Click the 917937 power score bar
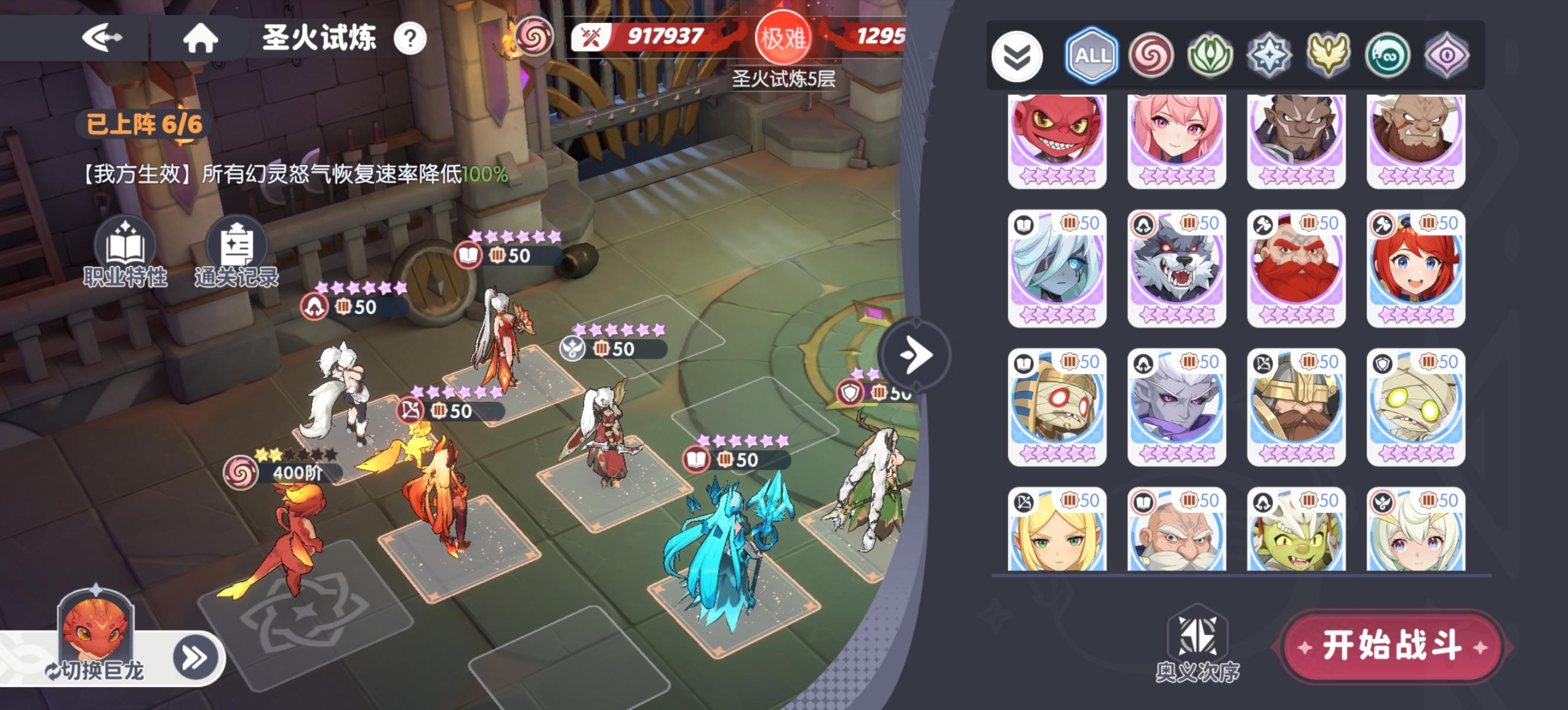The width and height of the screenshot is (1568, 710). pyautogui.click(x=656, y=35)
